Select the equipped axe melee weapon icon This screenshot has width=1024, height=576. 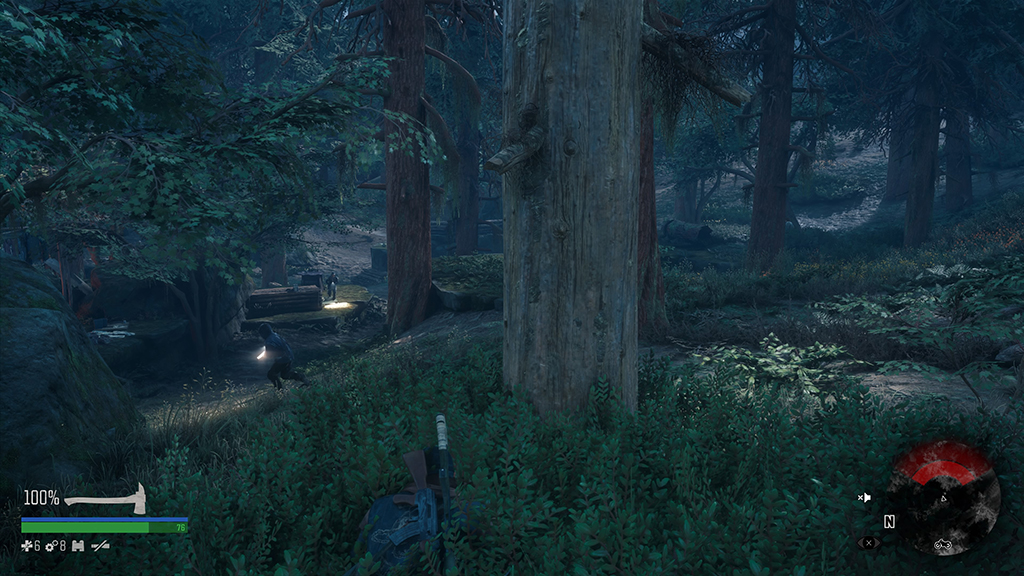pyautogui.click(x=106, y=498)
